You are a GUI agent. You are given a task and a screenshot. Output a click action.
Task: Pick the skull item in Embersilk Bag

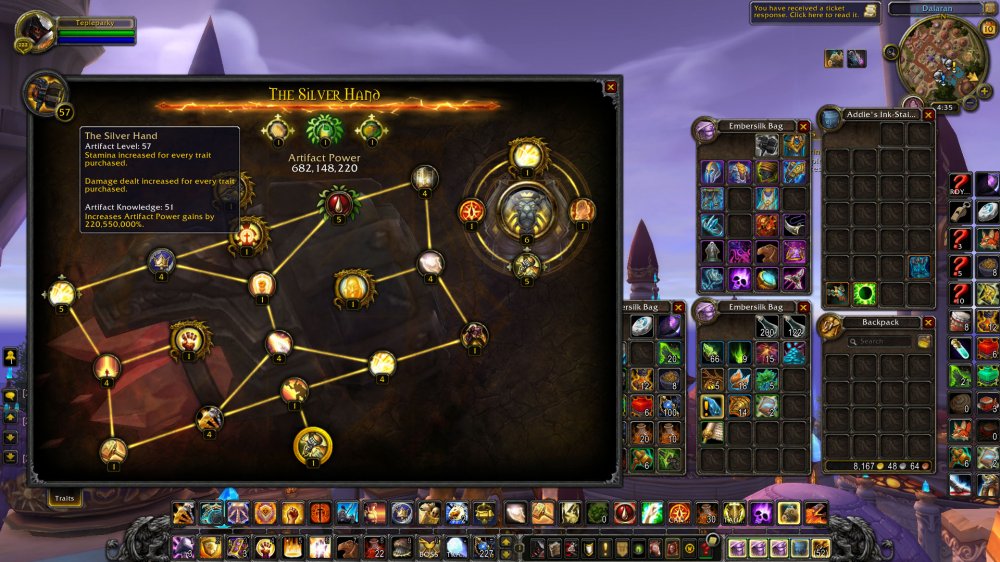pos(739,278)
